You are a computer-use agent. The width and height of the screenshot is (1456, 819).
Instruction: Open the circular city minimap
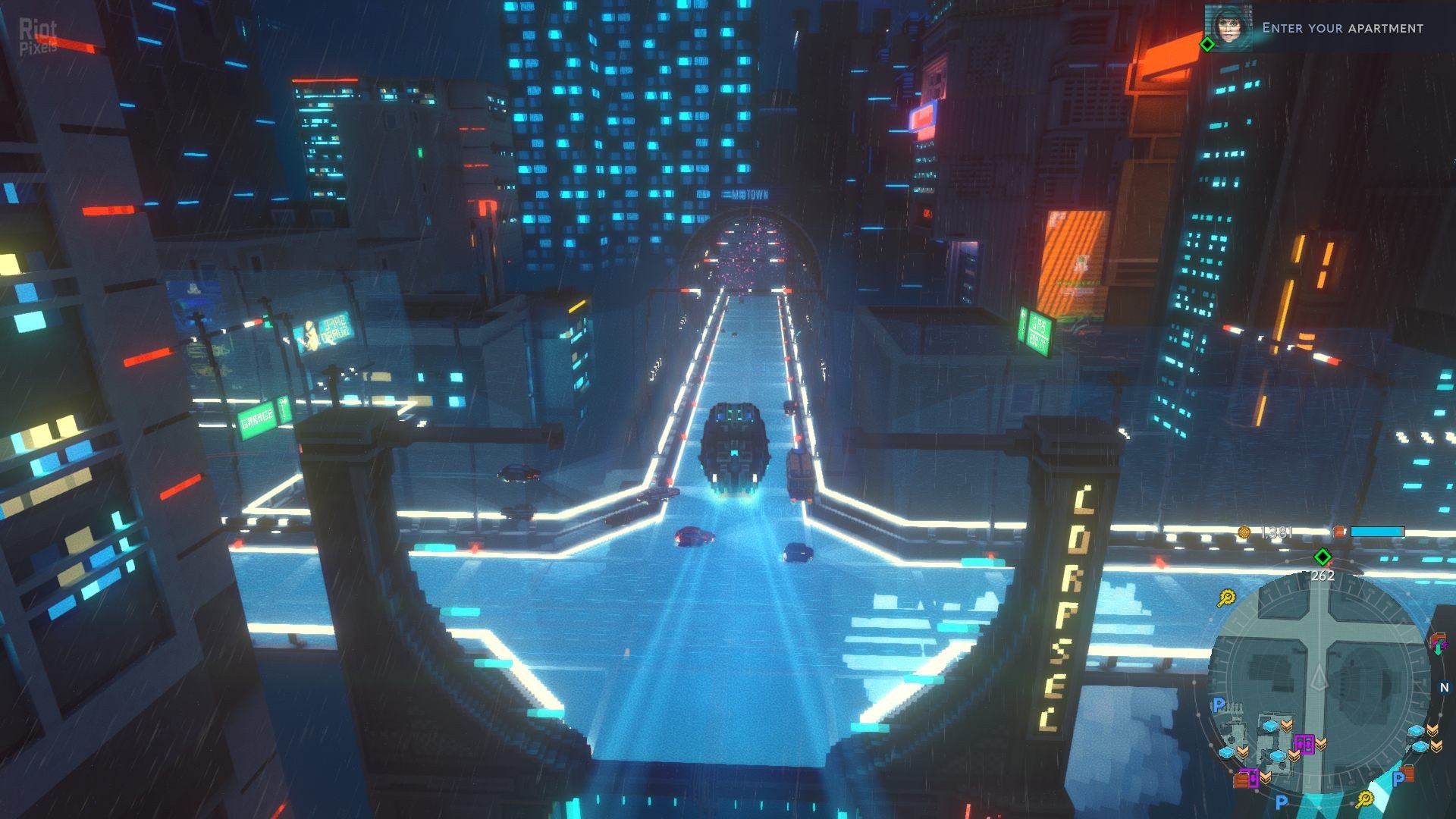pyautogui.click(x=1318, y=682)
